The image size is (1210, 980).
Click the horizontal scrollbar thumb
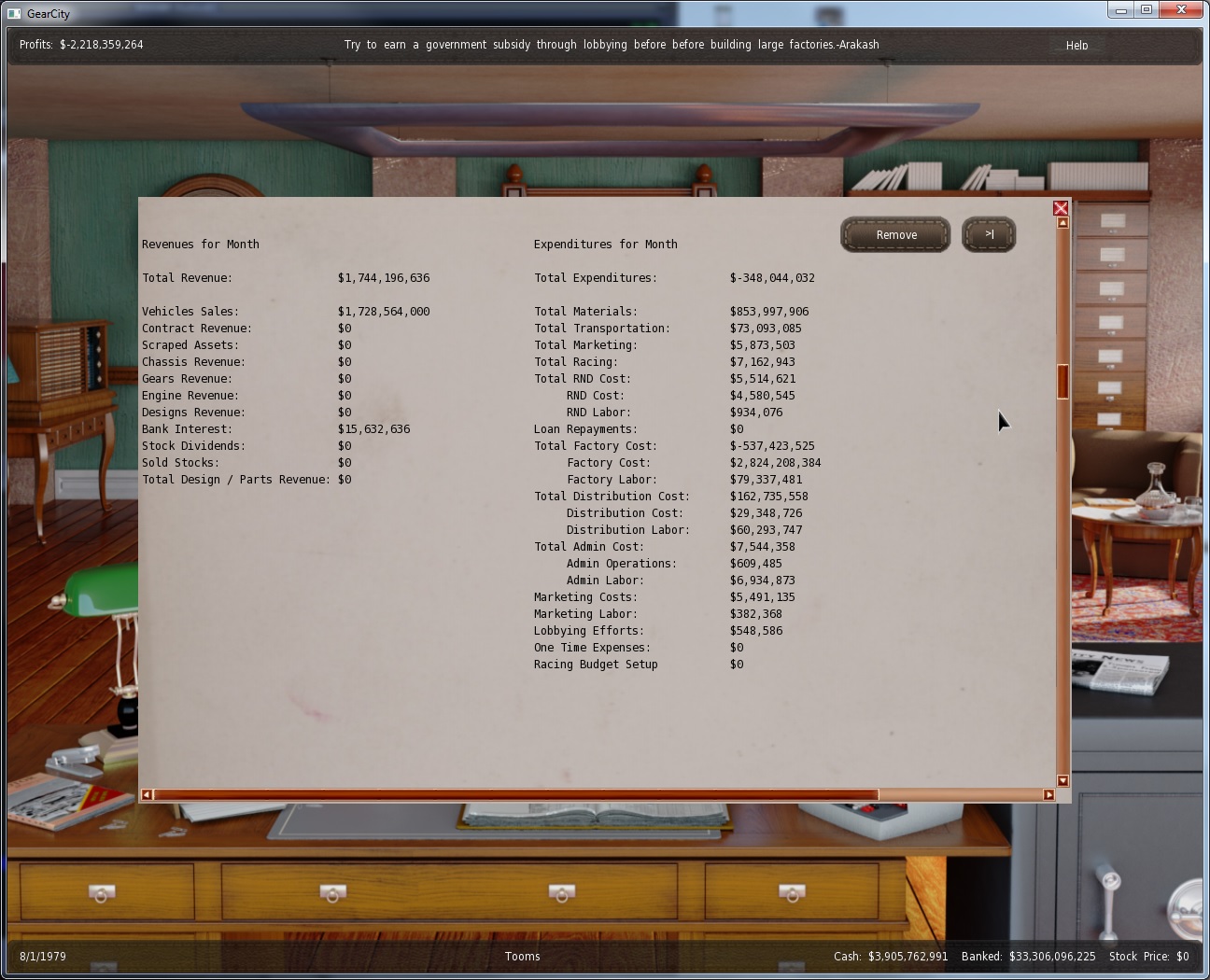tap(515, 795)
